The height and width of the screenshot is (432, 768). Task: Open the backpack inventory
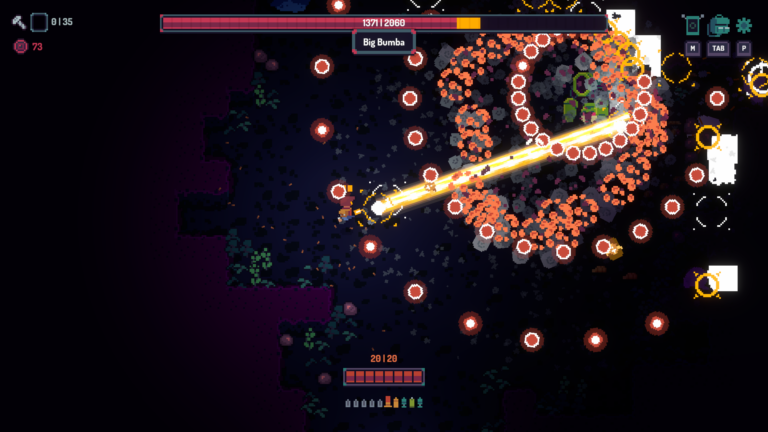point(718,26)
